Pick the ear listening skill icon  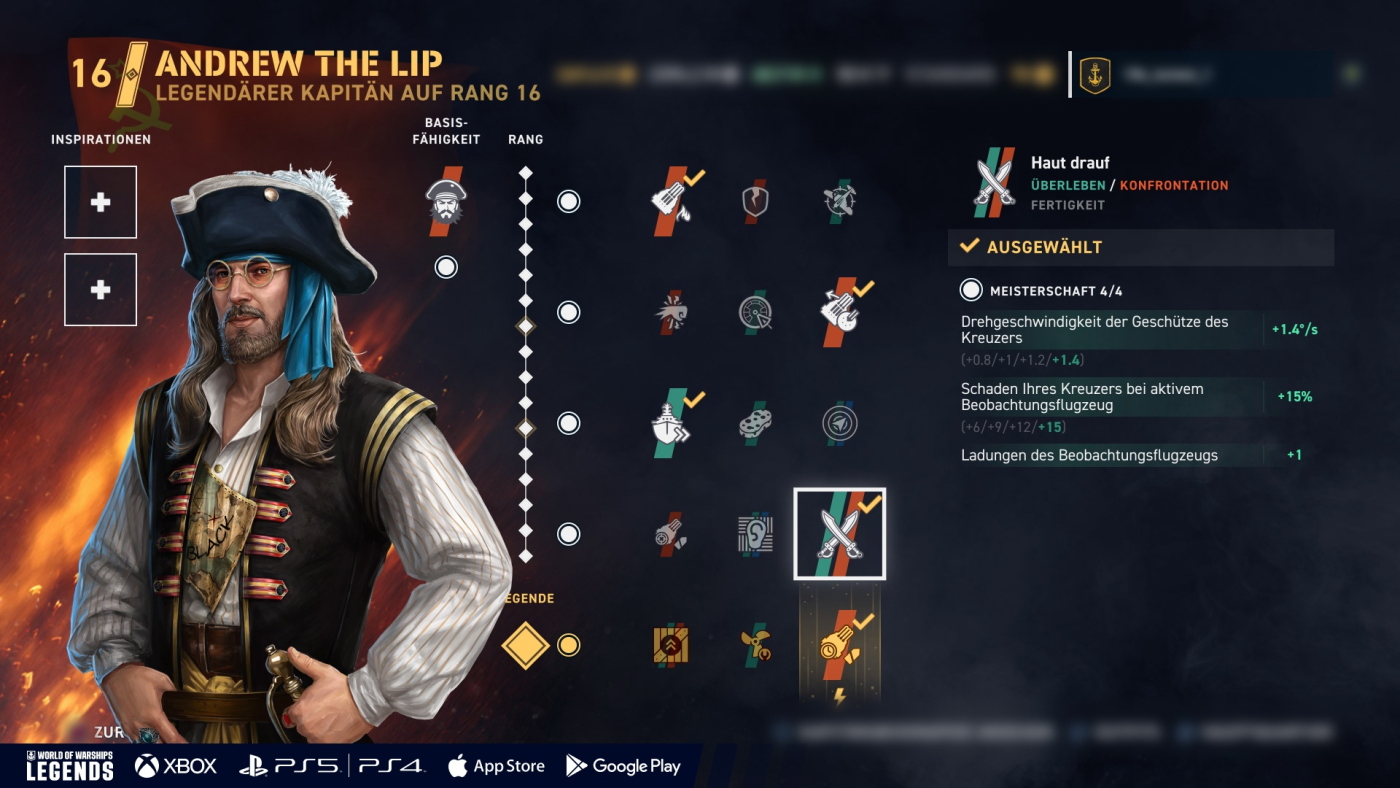point(757,534)
